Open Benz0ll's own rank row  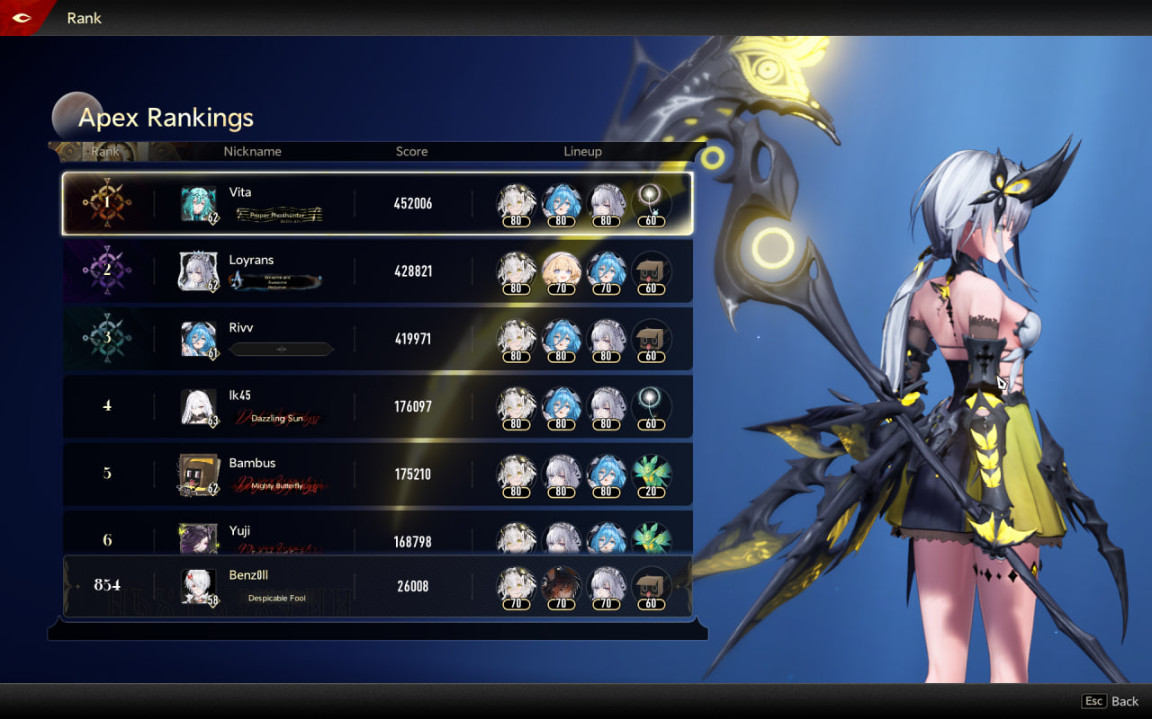[377, 586]
